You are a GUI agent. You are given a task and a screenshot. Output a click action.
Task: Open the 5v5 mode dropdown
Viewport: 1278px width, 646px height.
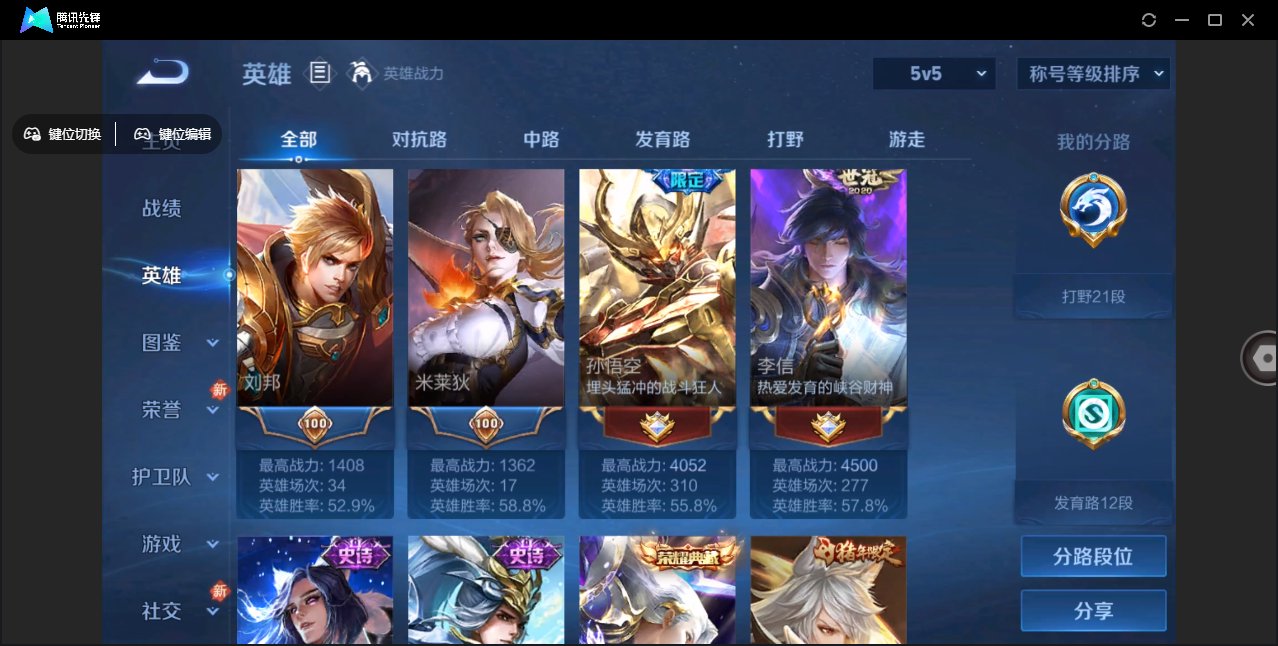[x=934, y=73]
